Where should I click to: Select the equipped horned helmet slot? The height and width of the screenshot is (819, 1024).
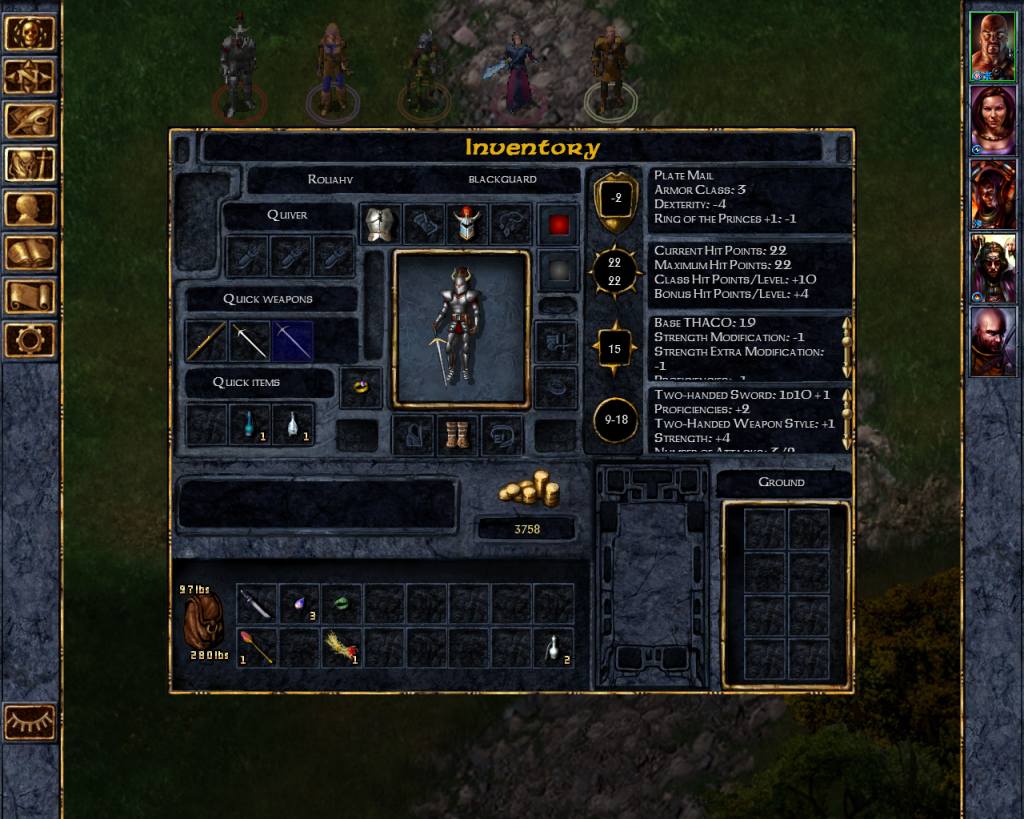coord(466,225)
